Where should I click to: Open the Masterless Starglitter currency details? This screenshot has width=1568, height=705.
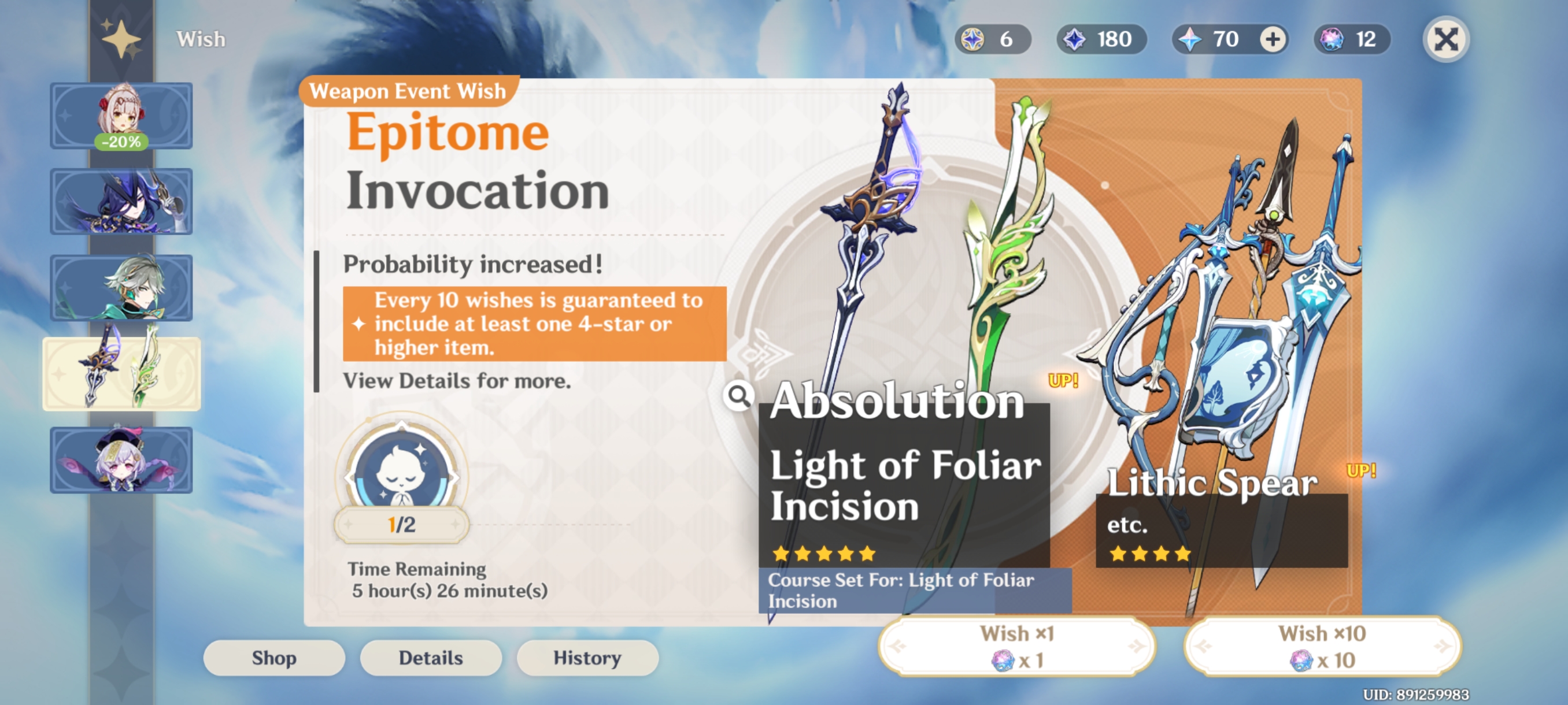click(x=993, y=39)
